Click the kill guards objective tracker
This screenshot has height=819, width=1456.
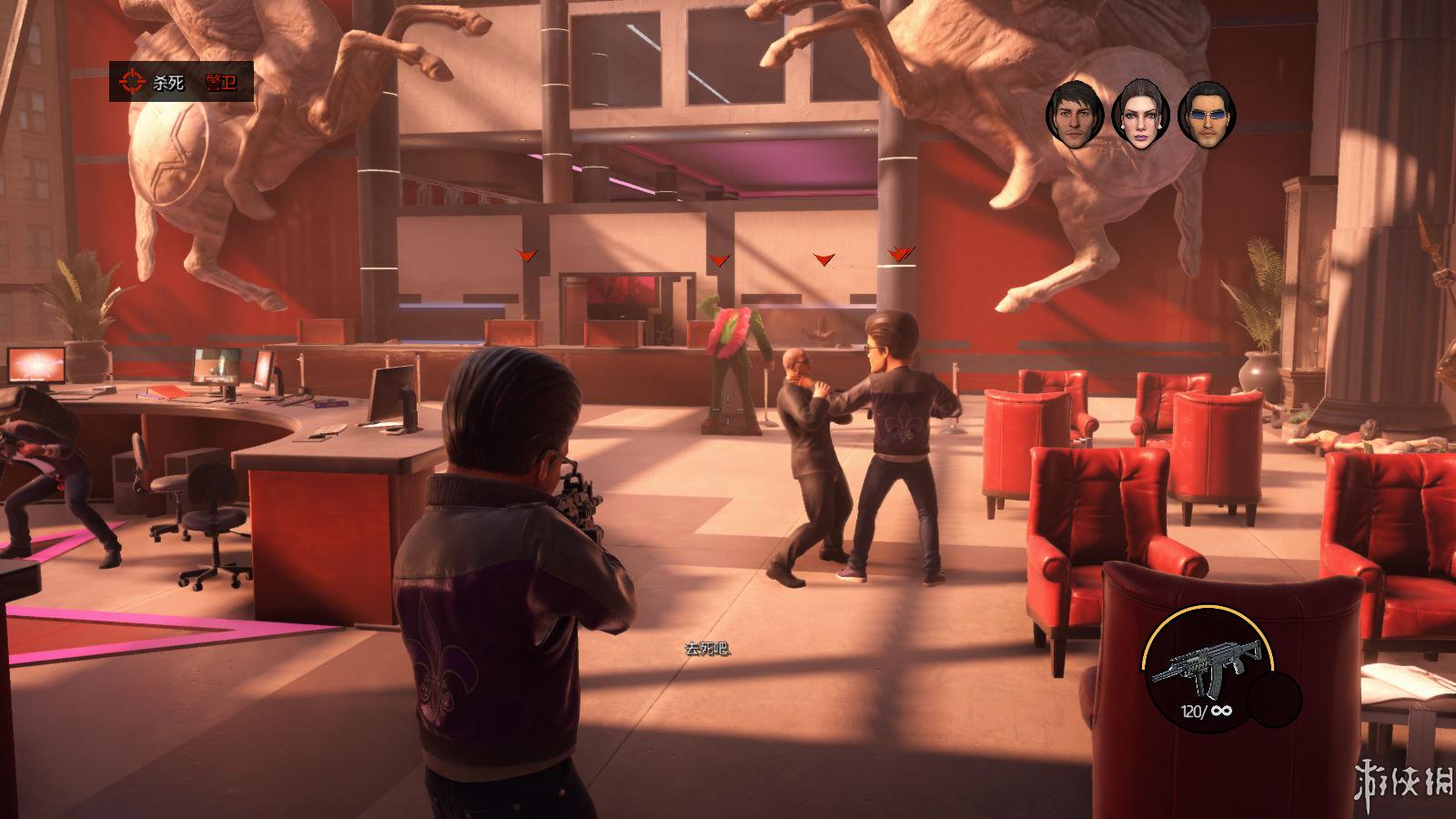click(181, 83)
